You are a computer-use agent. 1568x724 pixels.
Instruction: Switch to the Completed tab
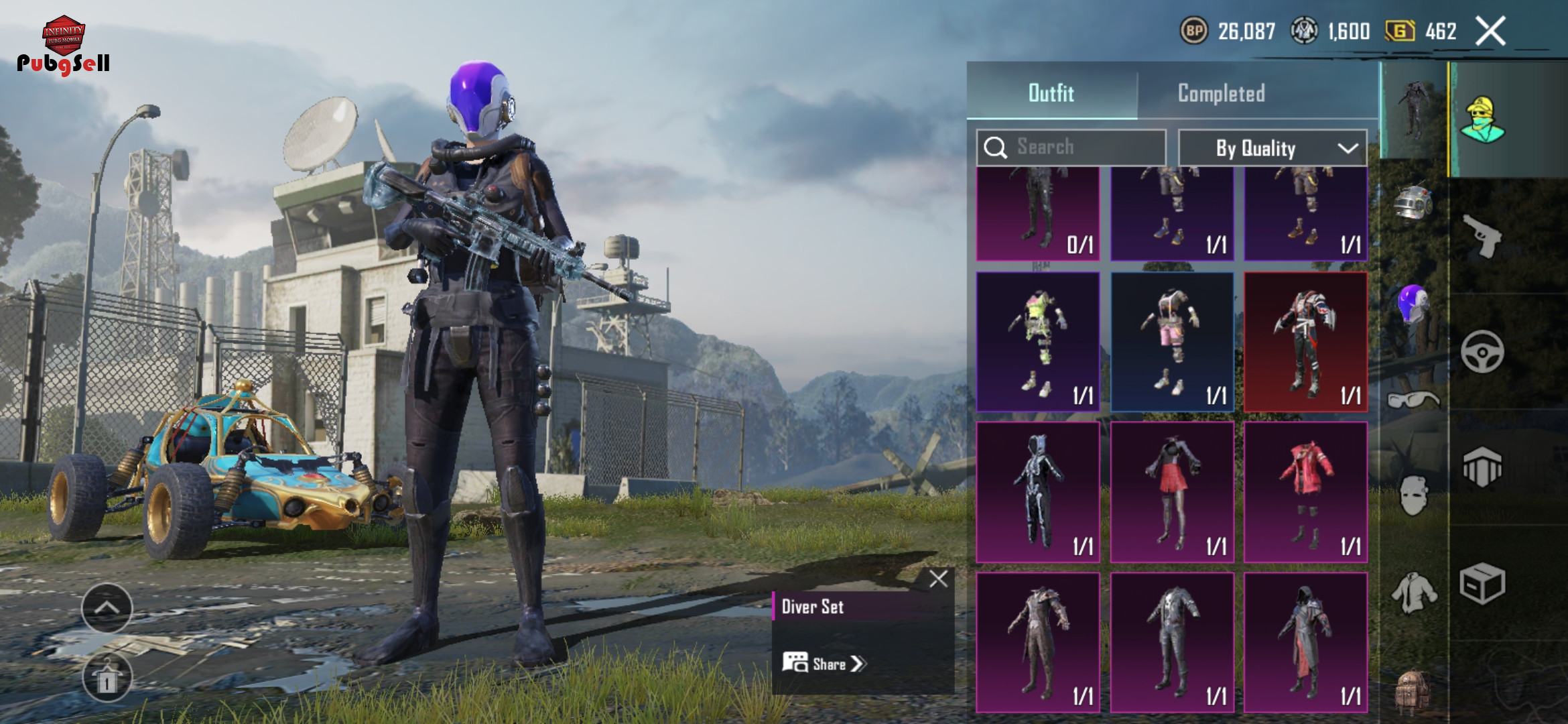tap(1221, 93)
